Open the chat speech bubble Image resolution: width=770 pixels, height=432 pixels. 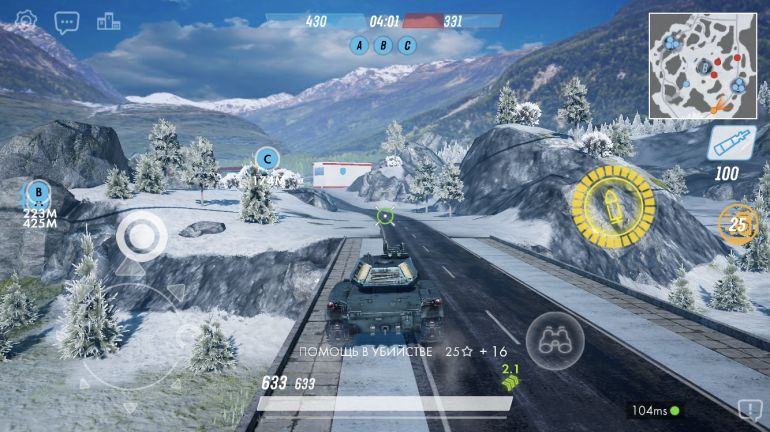click(x=67, y=21)
